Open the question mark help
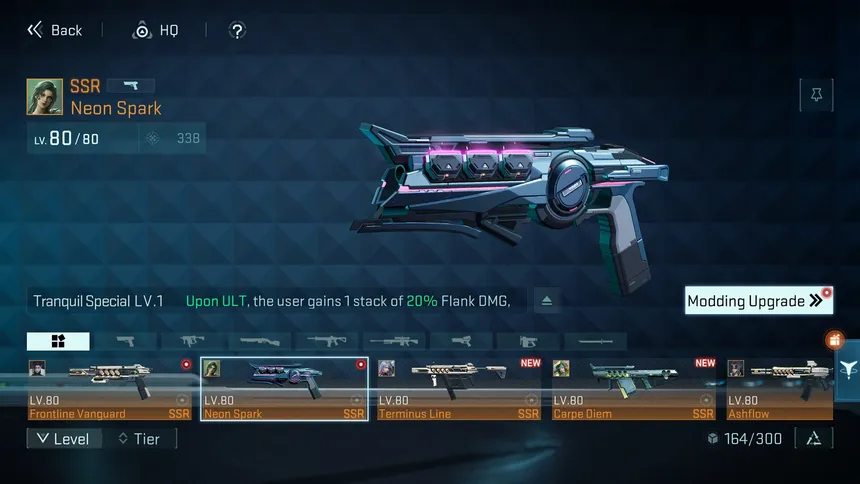This screenshot has height=484, width=860. coord(237,30)
